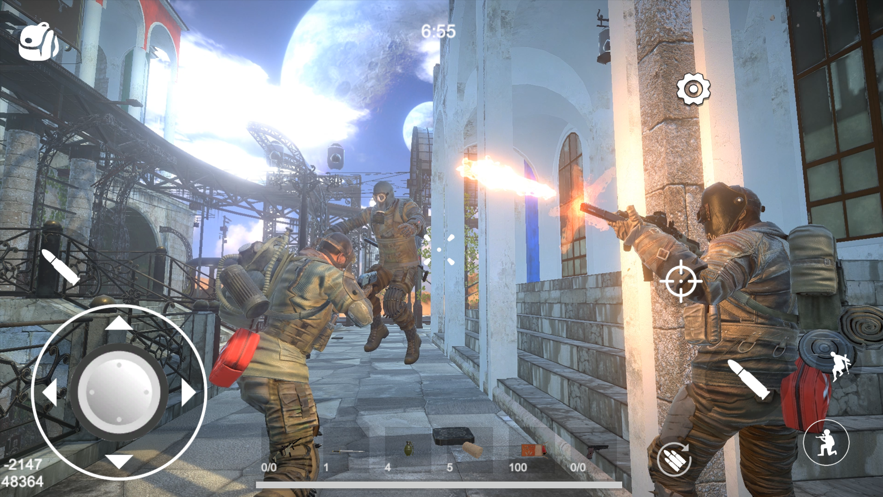The width and height of the screenshot is (883, 497).
Task: Choose the red item slot marked 100
Action: tap(532, 451)
